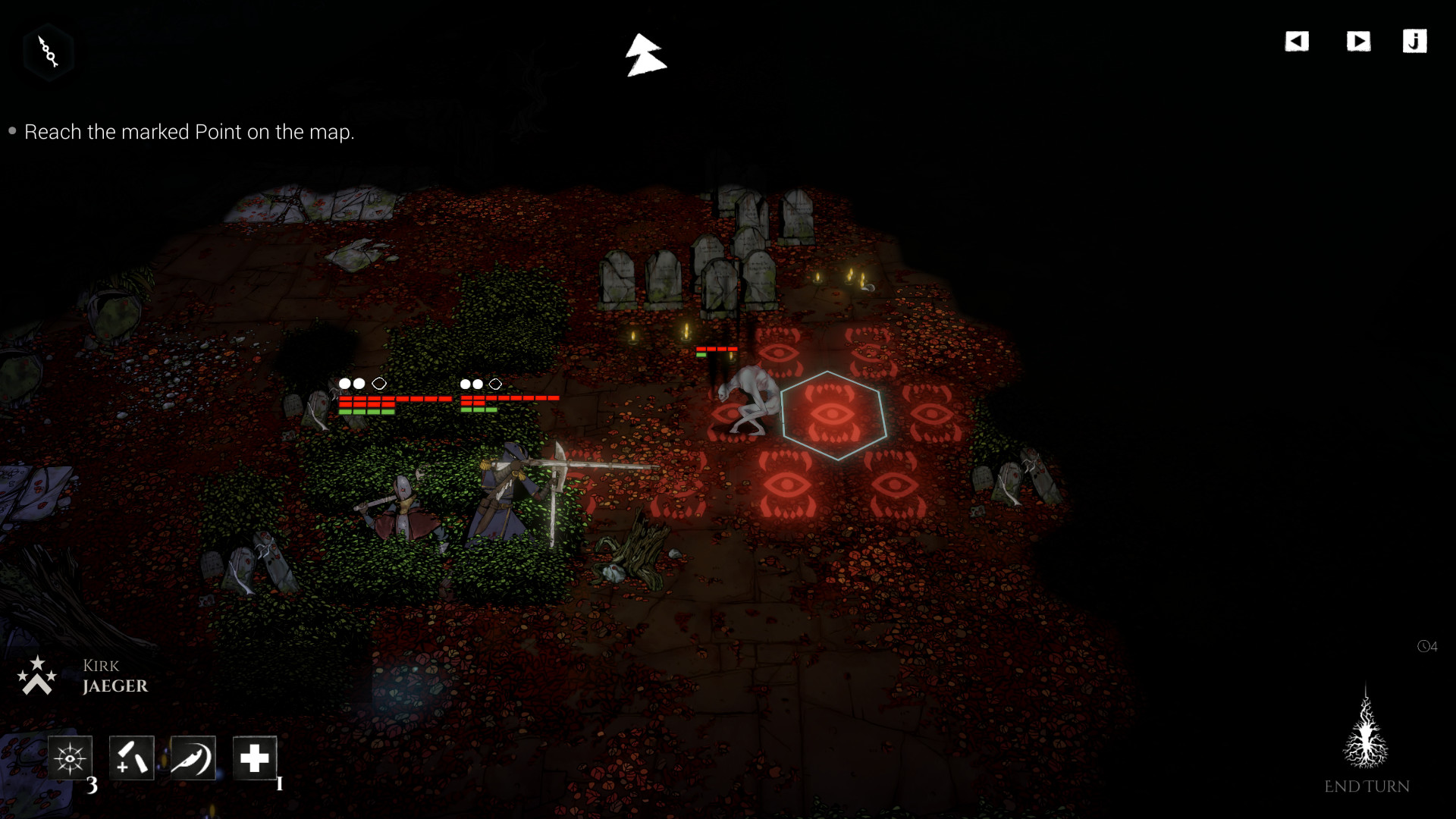Select the sickle ability in the skill bar
This screenshot has height=819, width=1456.
[191, 758]
